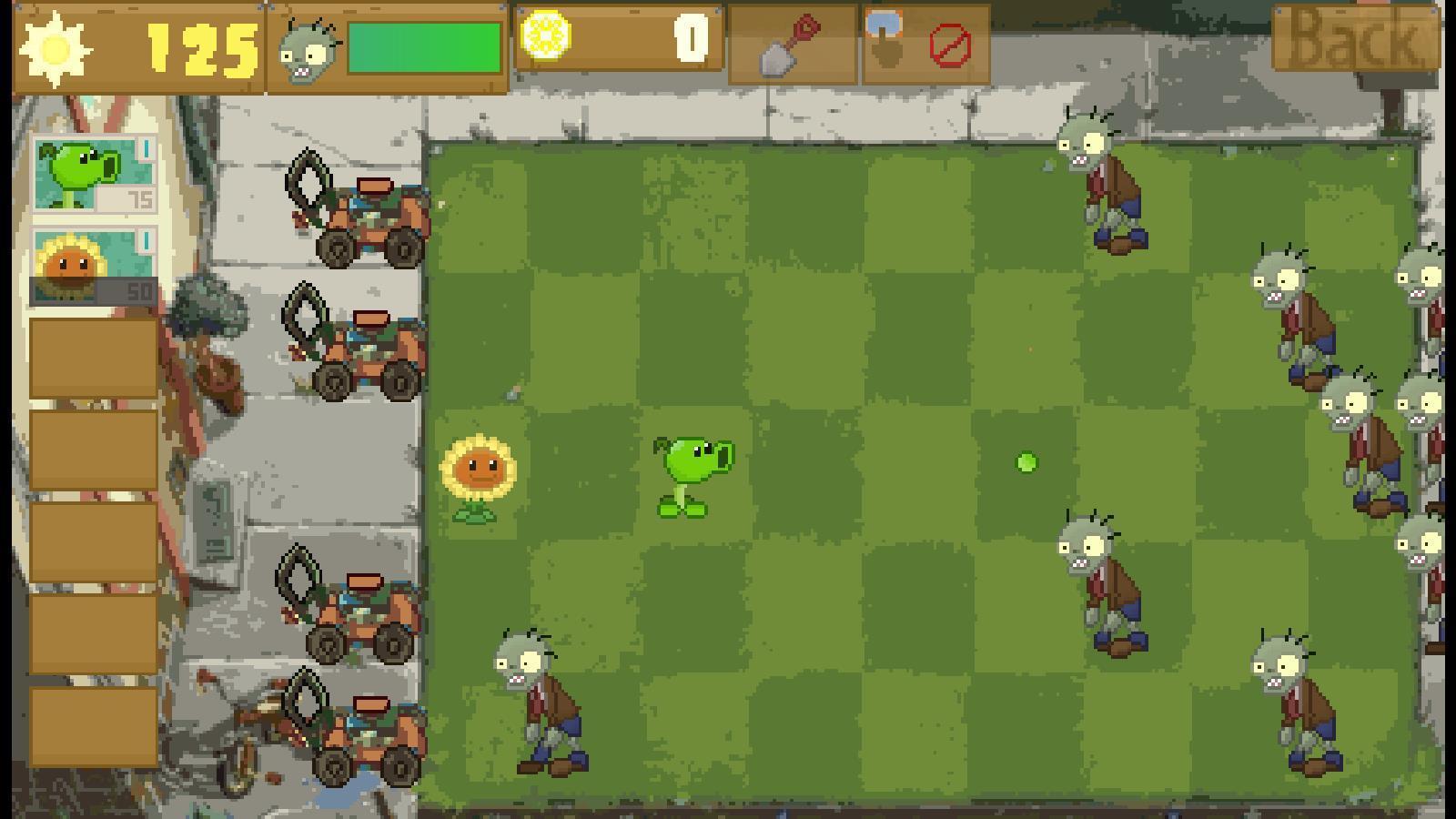Click the coin medal icon in the top bar

(547, 36)
